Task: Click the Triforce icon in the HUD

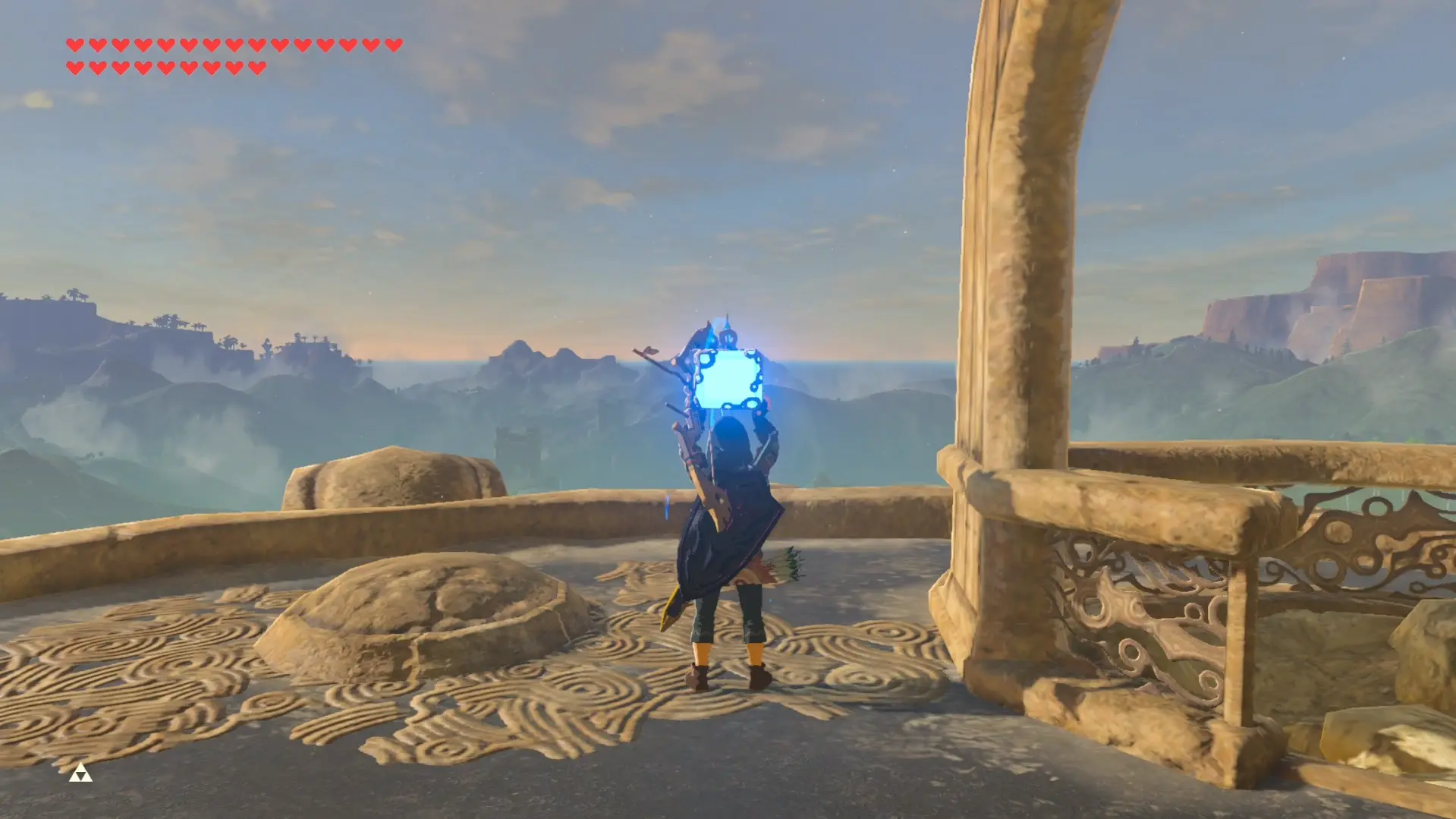Action: [x=80, y=773]
